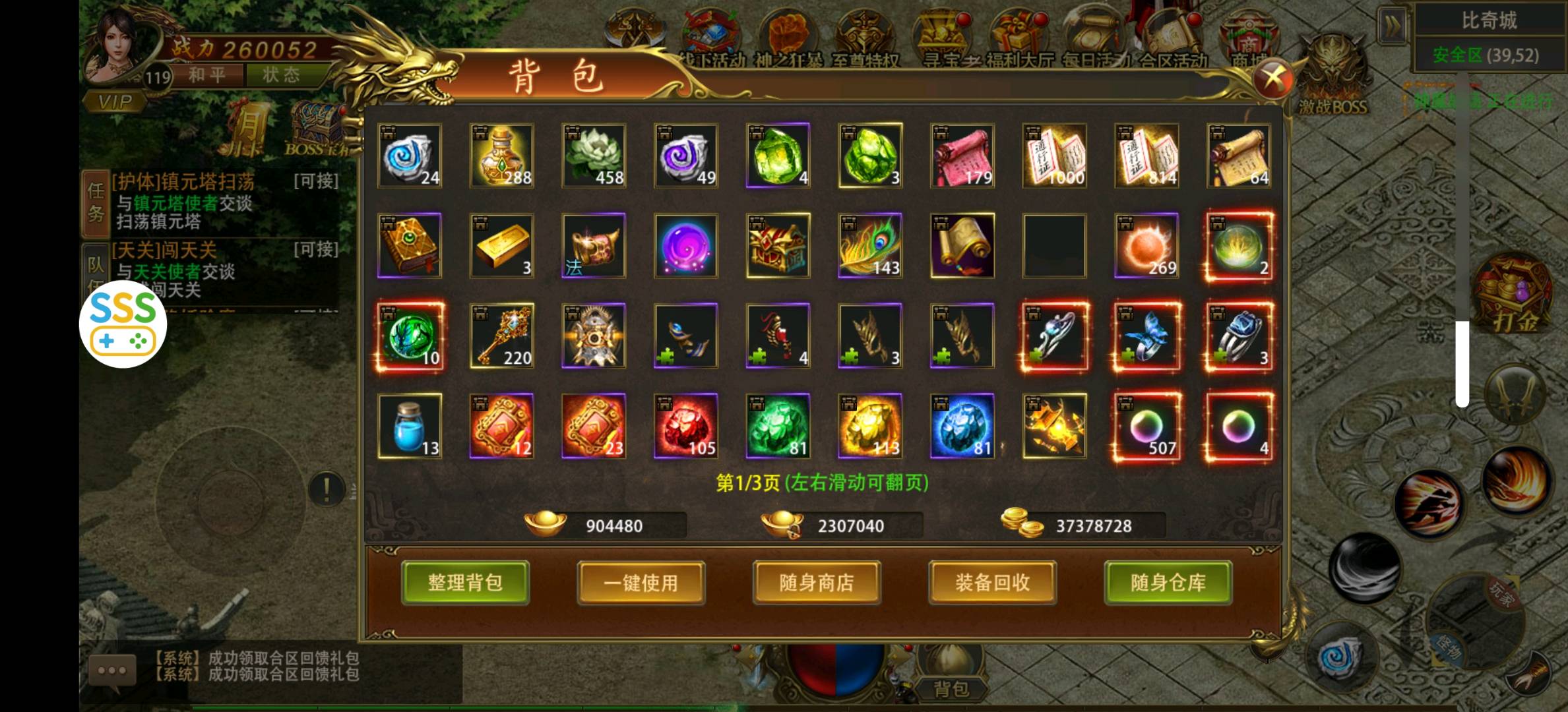This screenshot has height=712, width=1568.
Task: Select the gold bar item slot
Action: click(501, 245)
